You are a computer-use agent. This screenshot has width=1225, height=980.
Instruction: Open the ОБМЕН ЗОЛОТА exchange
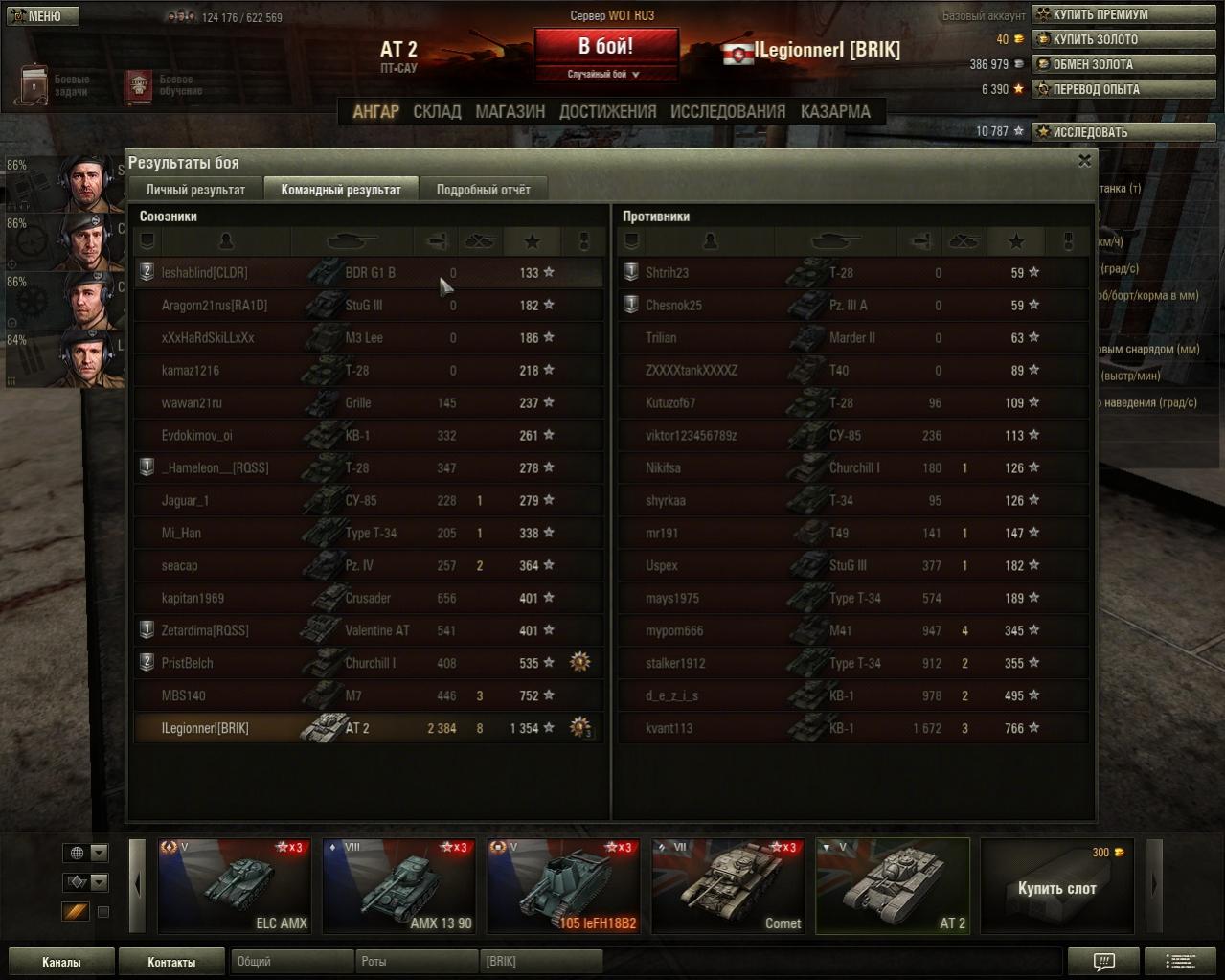pyautogui.click(x=1123, y=64)
